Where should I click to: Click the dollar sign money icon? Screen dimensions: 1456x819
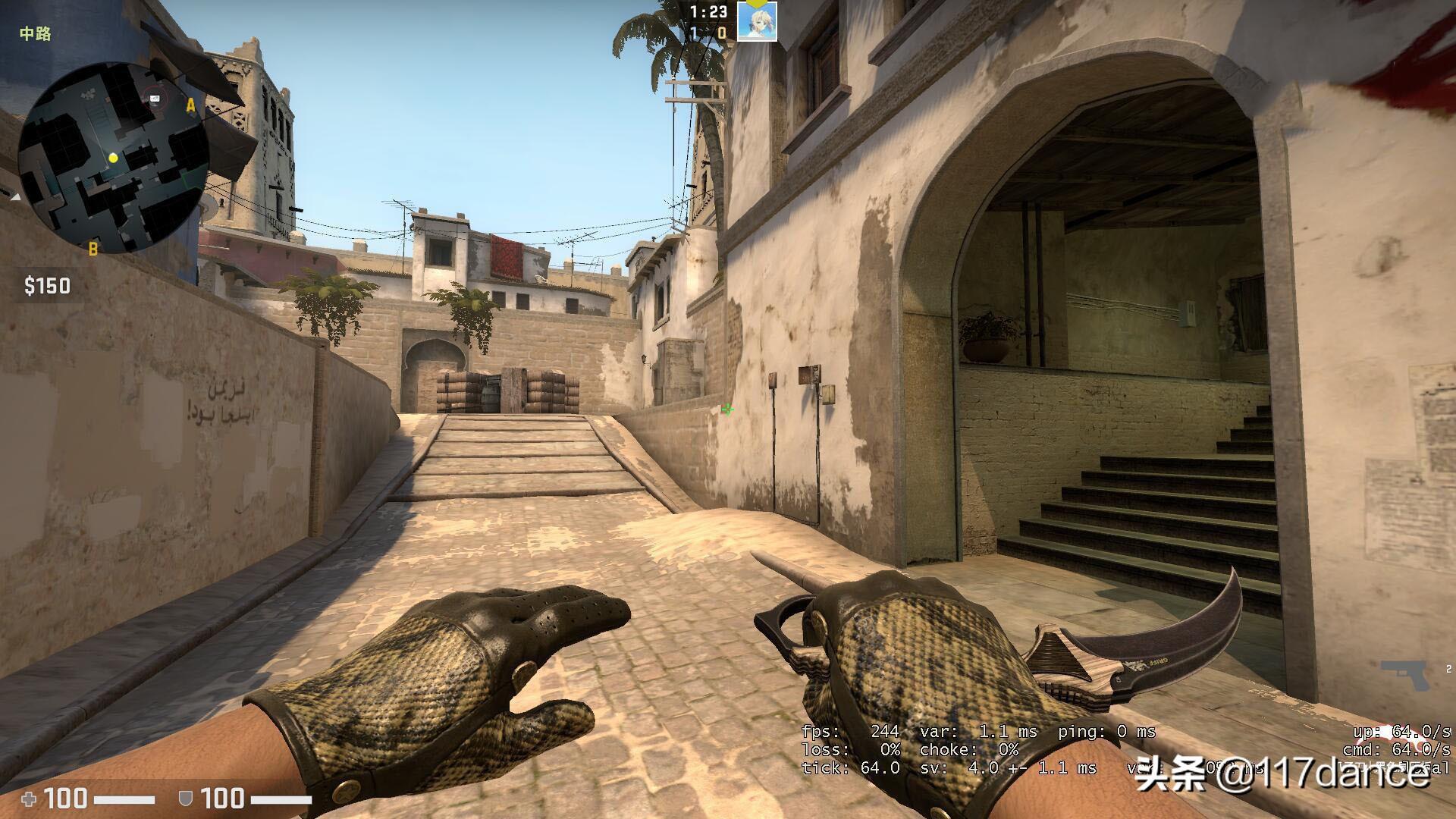[x=31, y=287]
